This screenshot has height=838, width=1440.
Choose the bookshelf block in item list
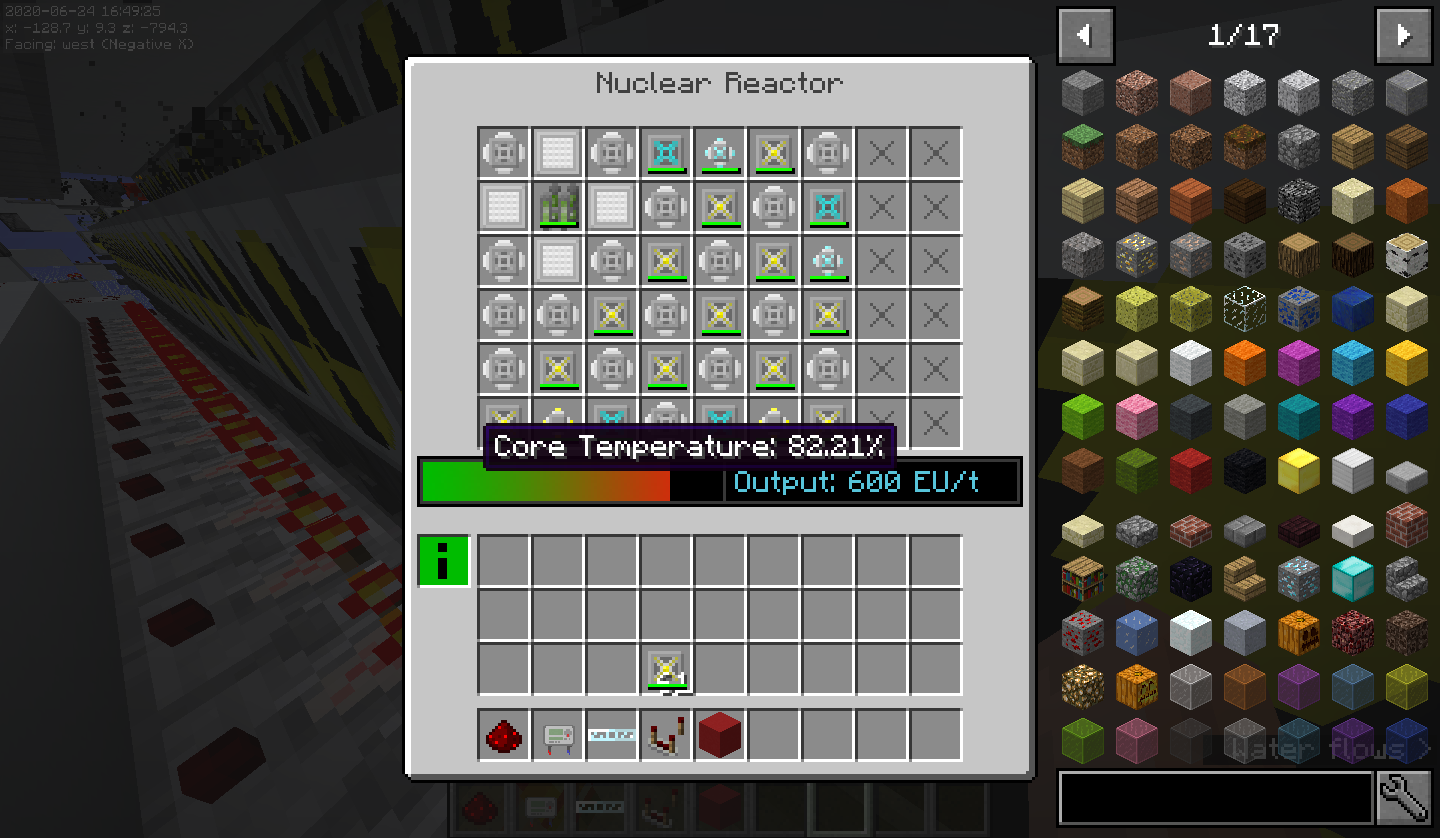pyautogui.click(x=1083, y=578)
